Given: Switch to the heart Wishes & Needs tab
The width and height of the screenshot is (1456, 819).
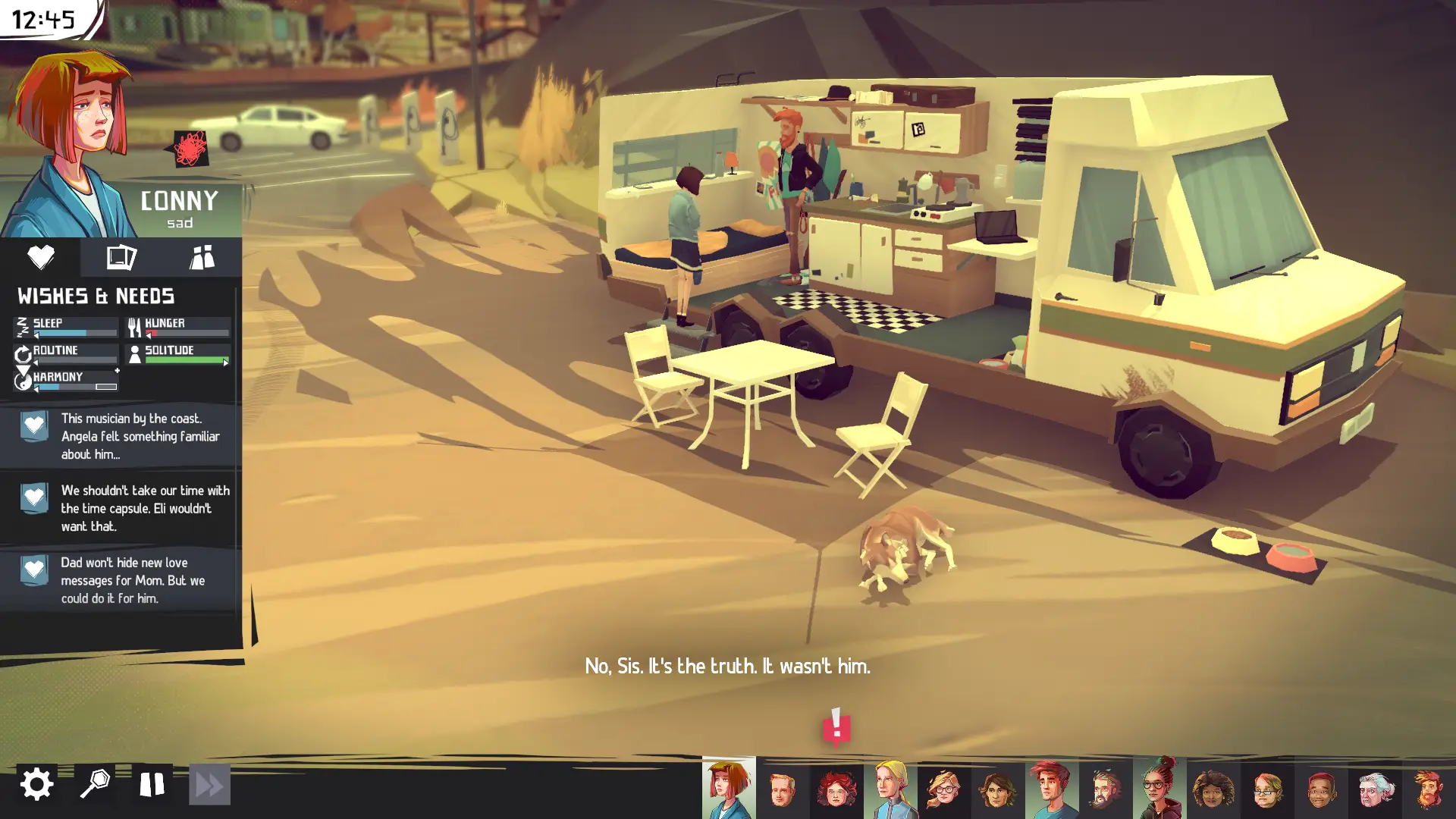Looking at the screenshot, I should 40,257.
